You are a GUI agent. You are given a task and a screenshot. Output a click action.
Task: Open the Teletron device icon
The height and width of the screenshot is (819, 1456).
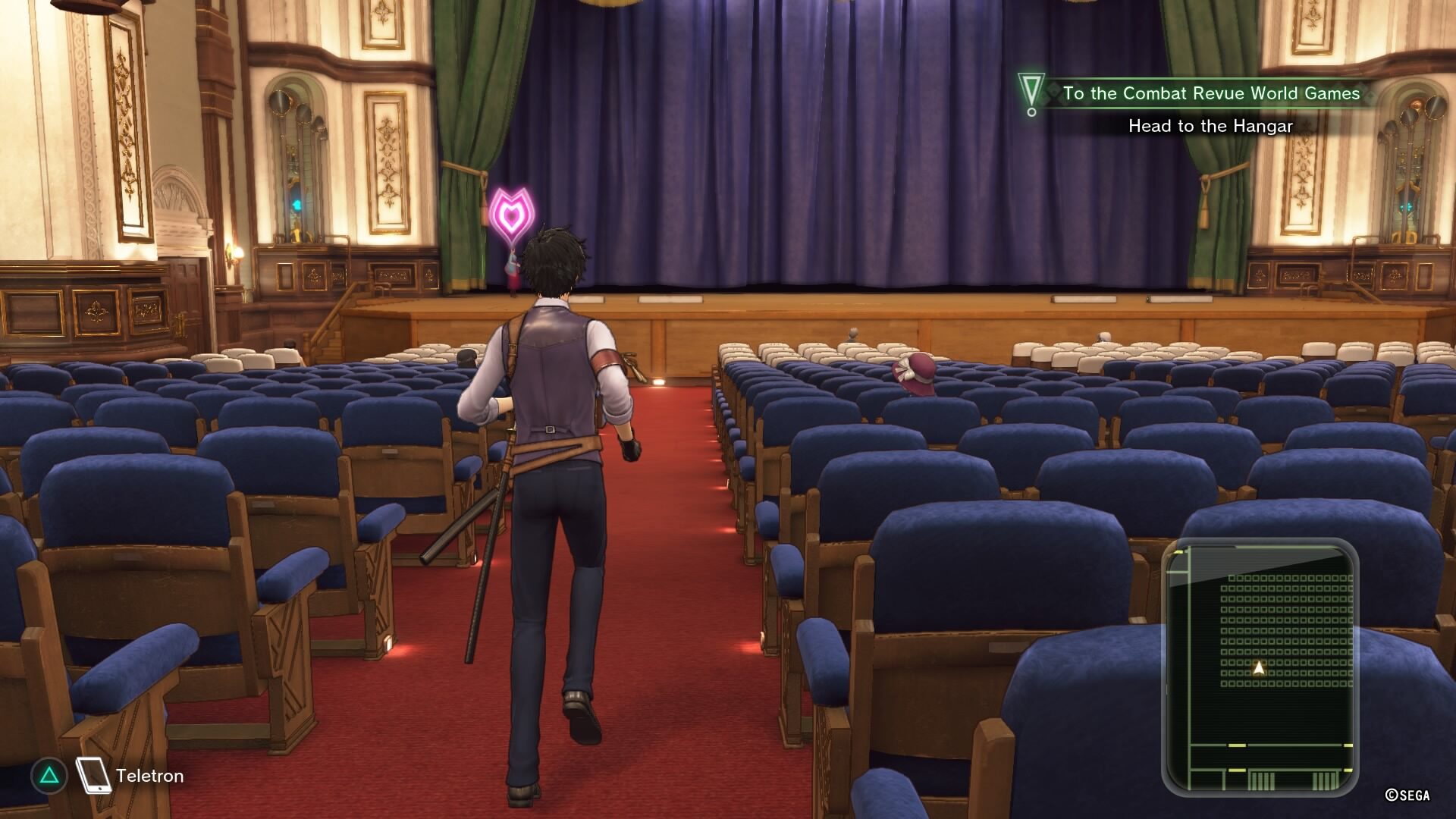(94, 775)
